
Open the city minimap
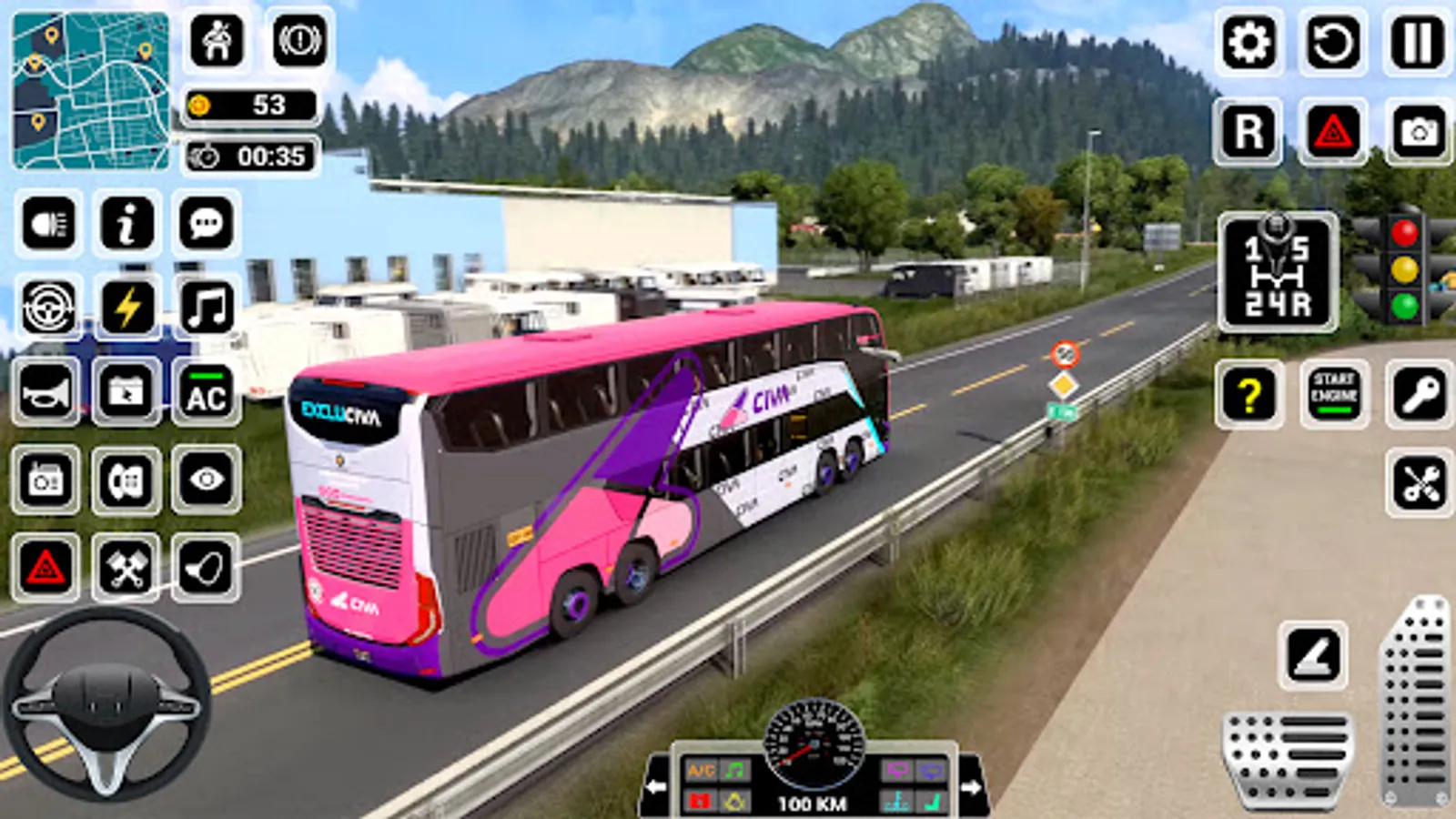click(x=90, y=91)
